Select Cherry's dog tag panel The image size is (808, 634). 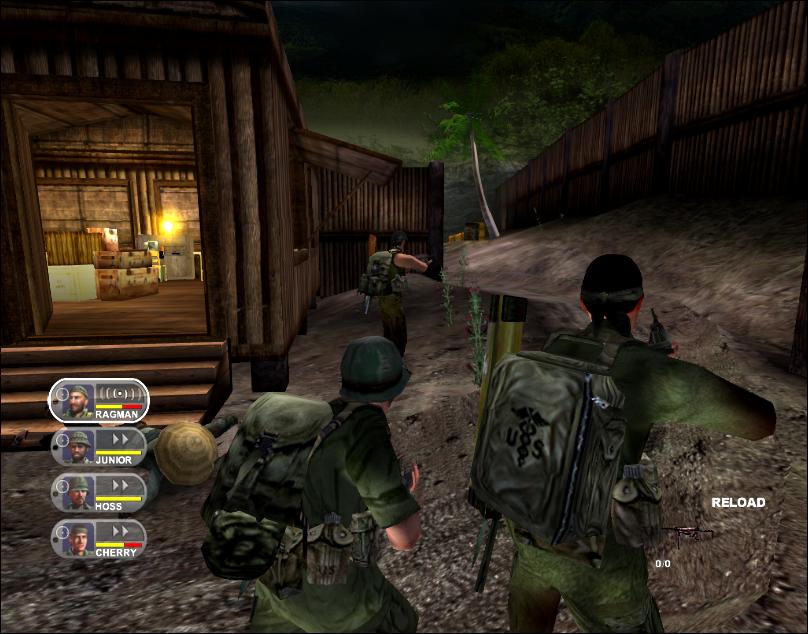coord(98,539)
